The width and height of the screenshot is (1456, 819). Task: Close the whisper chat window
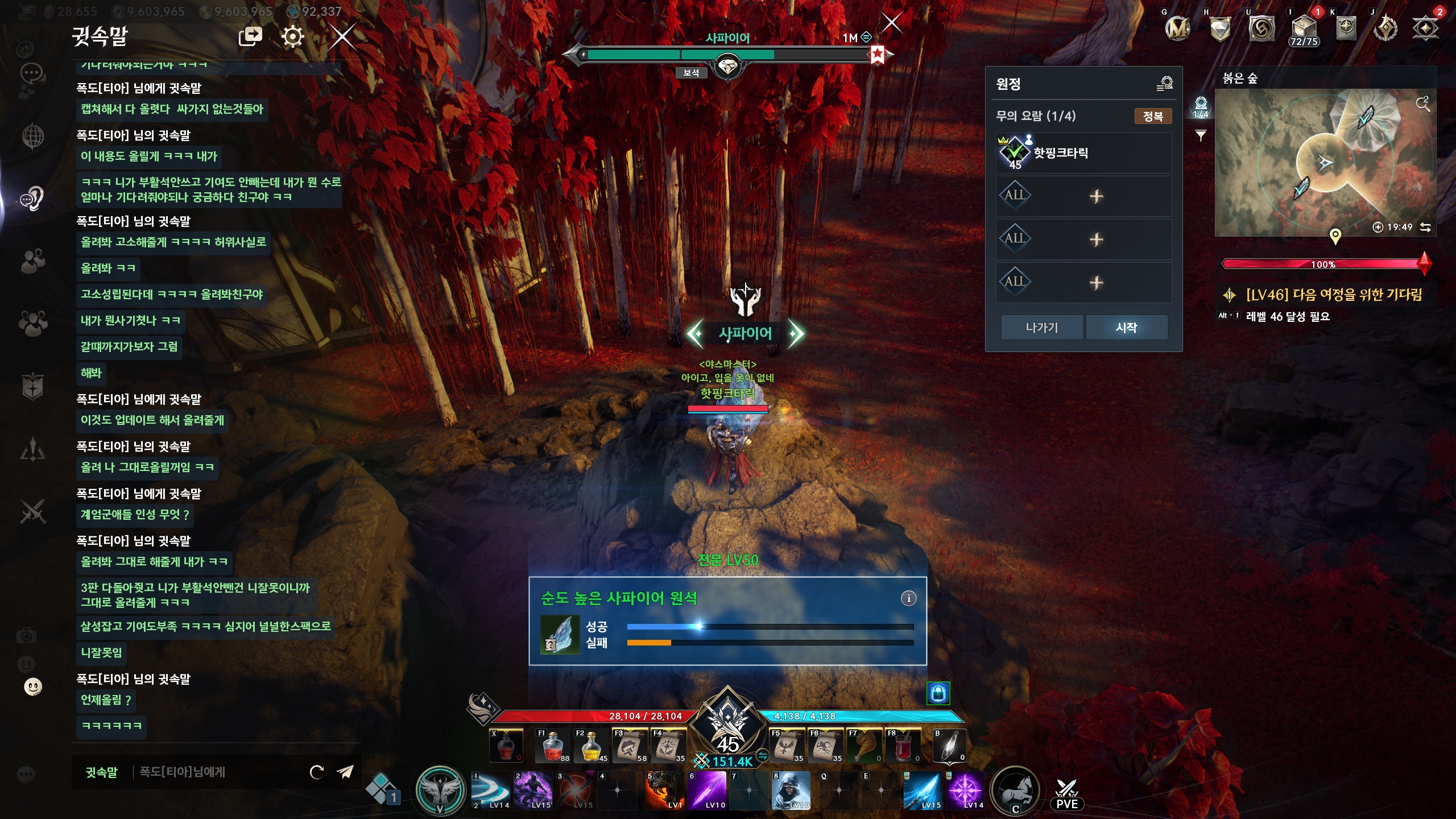342,38
